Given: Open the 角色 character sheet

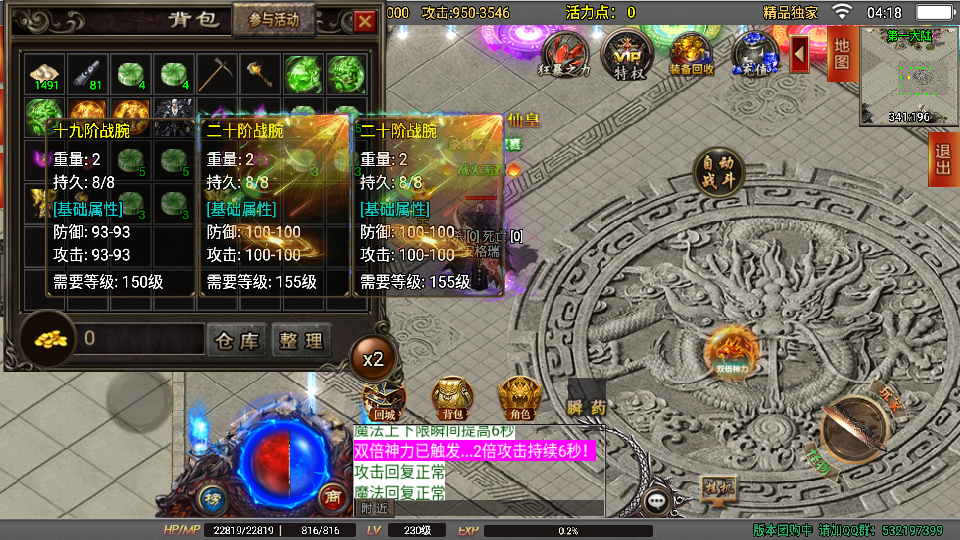Looking at the screenshot, I should click(519, 398).
